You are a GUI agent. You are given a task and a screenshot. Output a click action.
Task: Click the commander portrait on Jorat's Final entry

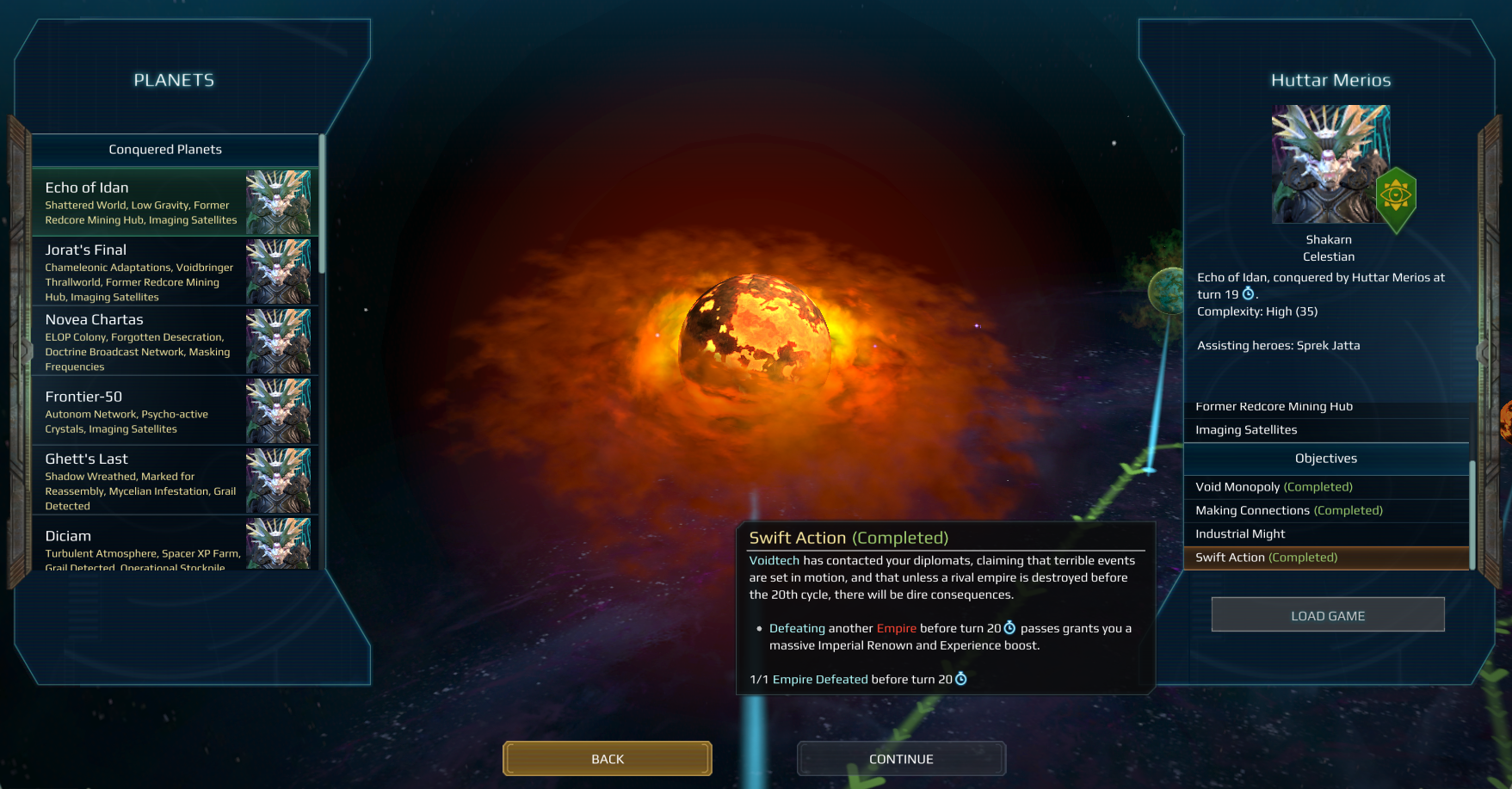(279, 272)
